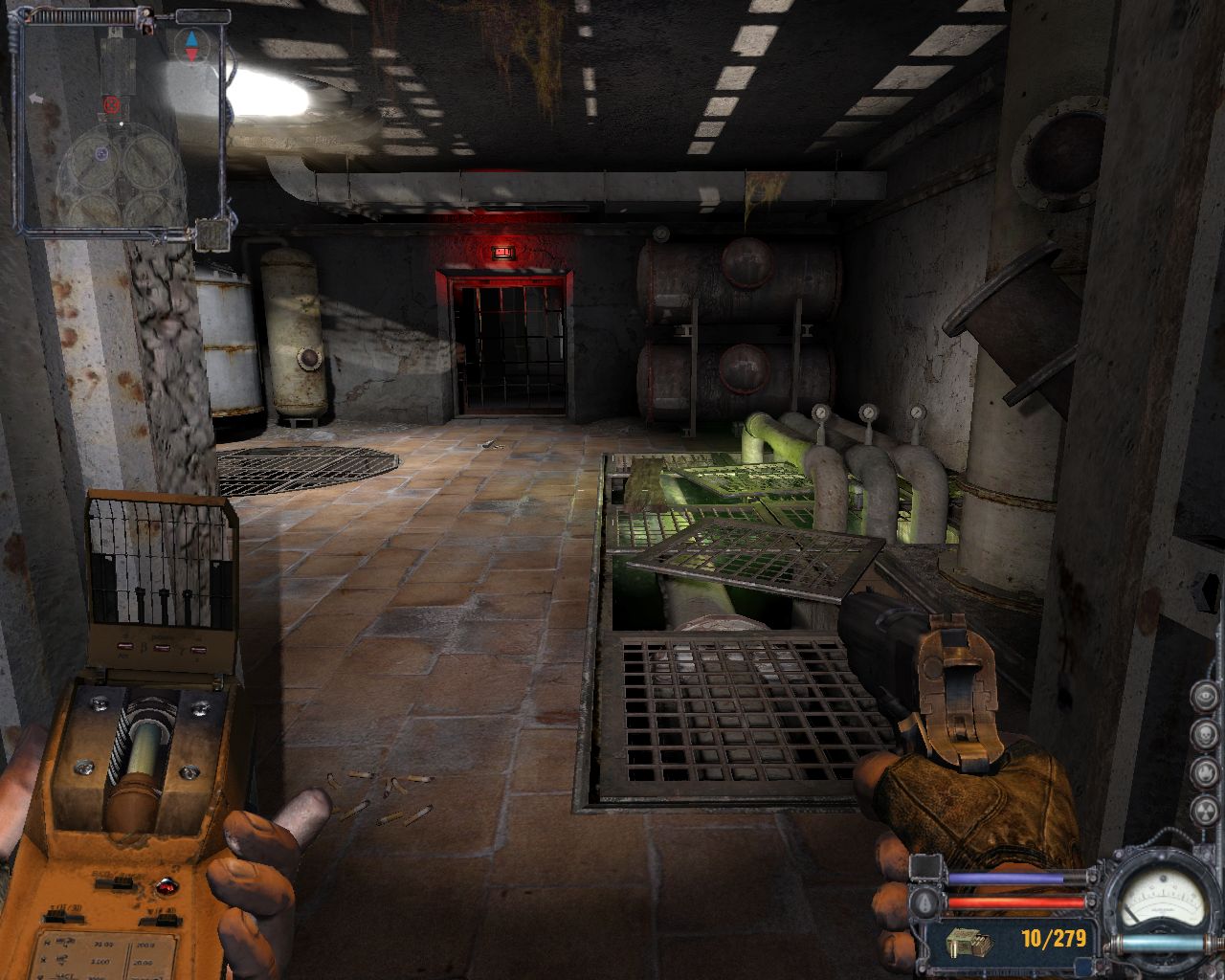Viewport: 1225px width, 980px height.
Task: Click the red circular marker on the minimap
Action: pyautogui.click(x=111, y=103)
